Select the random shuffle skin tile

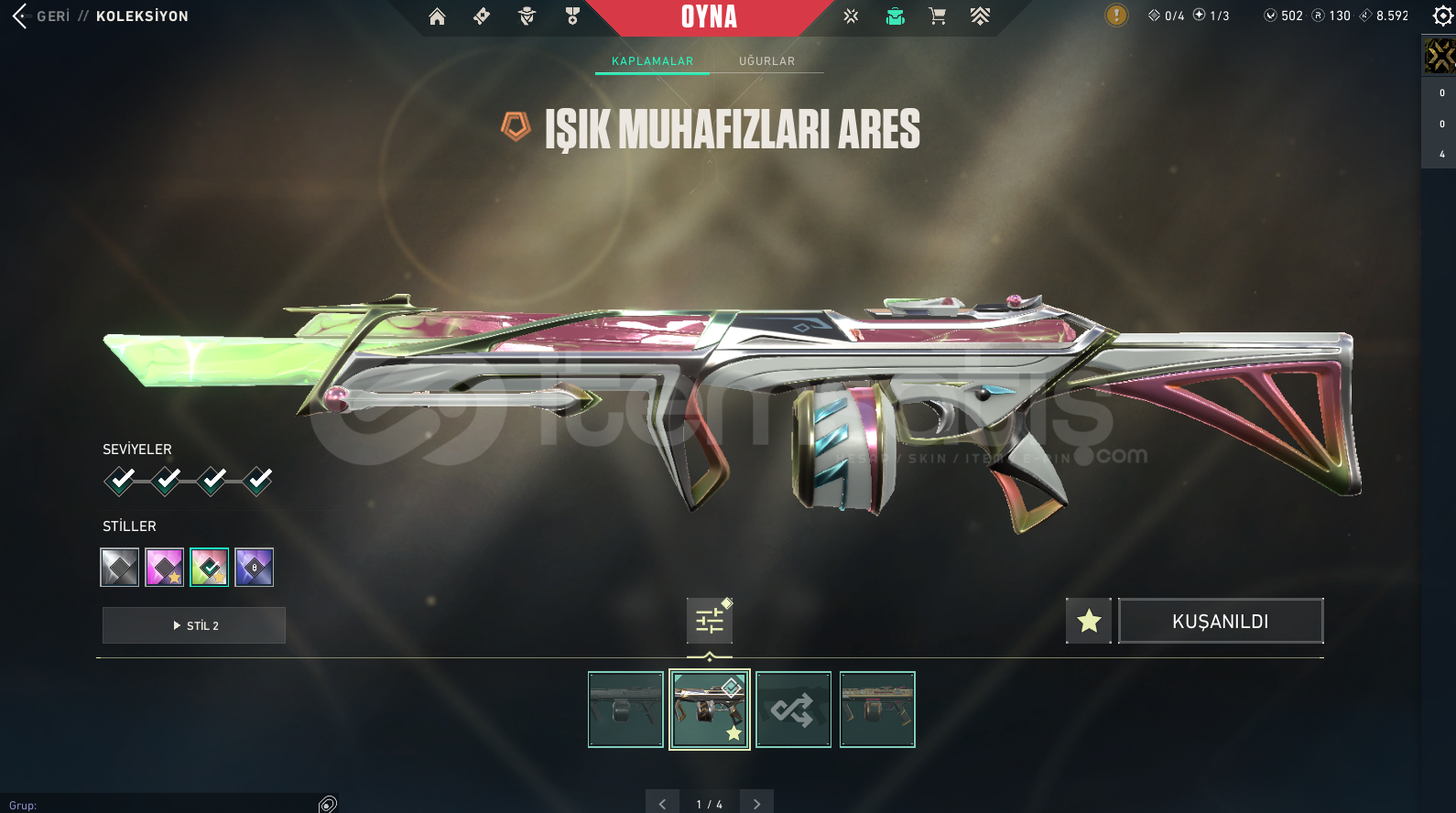(794, 710)
